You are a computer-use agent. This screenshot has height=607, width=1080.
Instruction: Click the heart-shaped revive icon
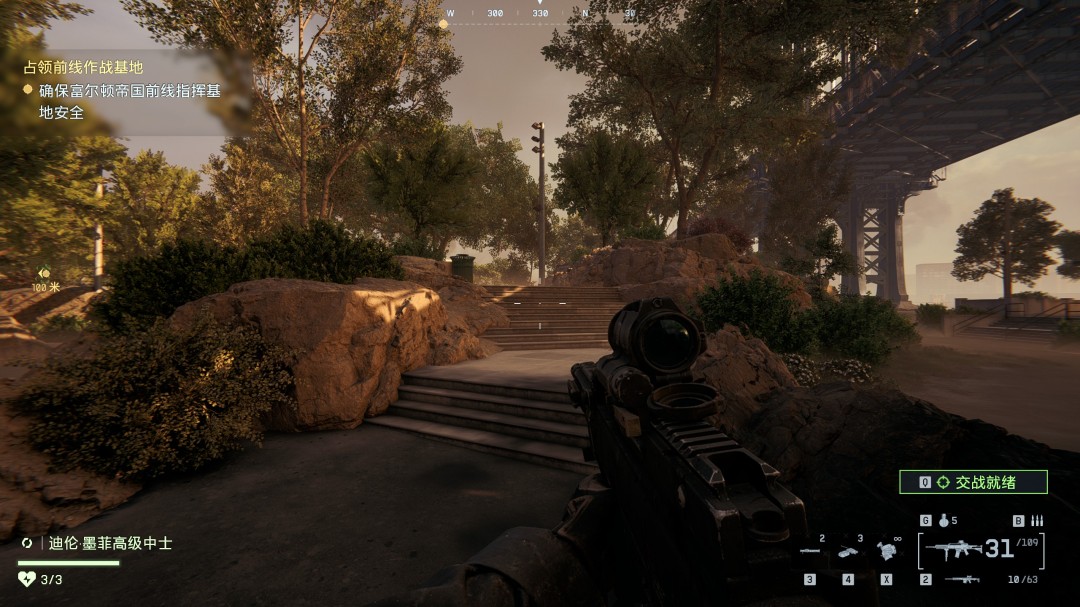(27, 578)
